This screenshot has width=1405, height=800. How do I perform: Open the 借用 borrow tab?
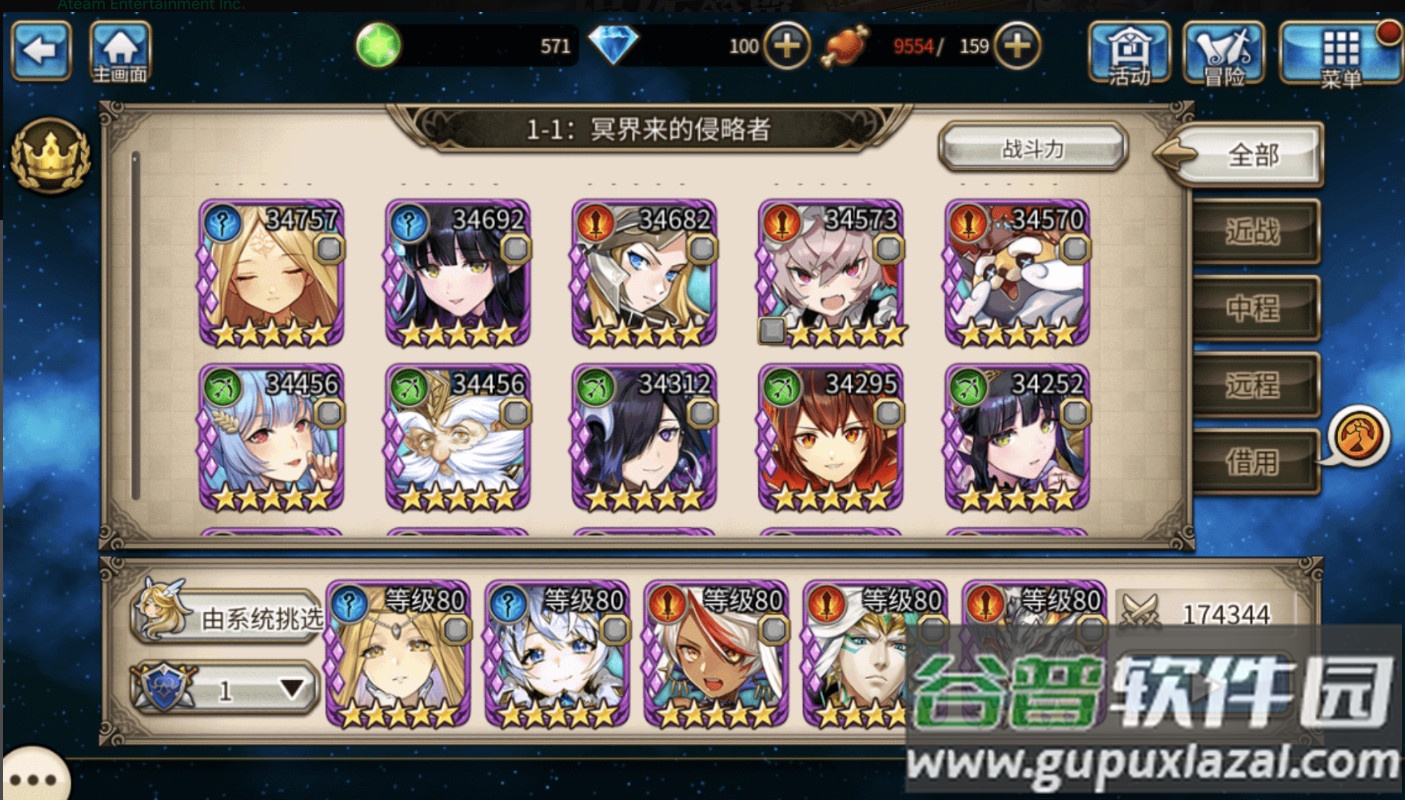1254,461
